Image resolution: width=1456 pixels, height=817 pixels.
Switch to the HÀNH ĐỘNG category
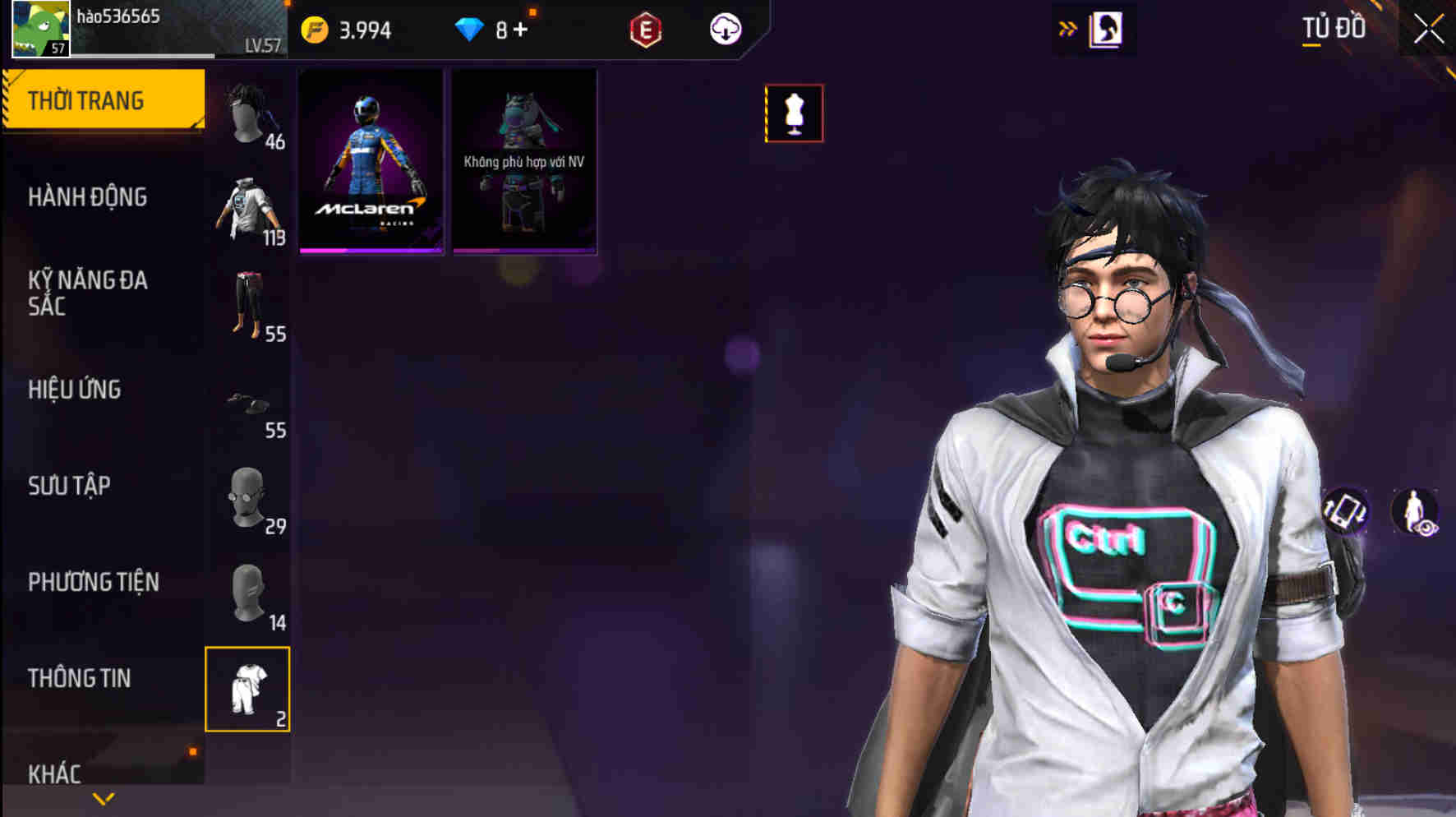pos(90,198)
